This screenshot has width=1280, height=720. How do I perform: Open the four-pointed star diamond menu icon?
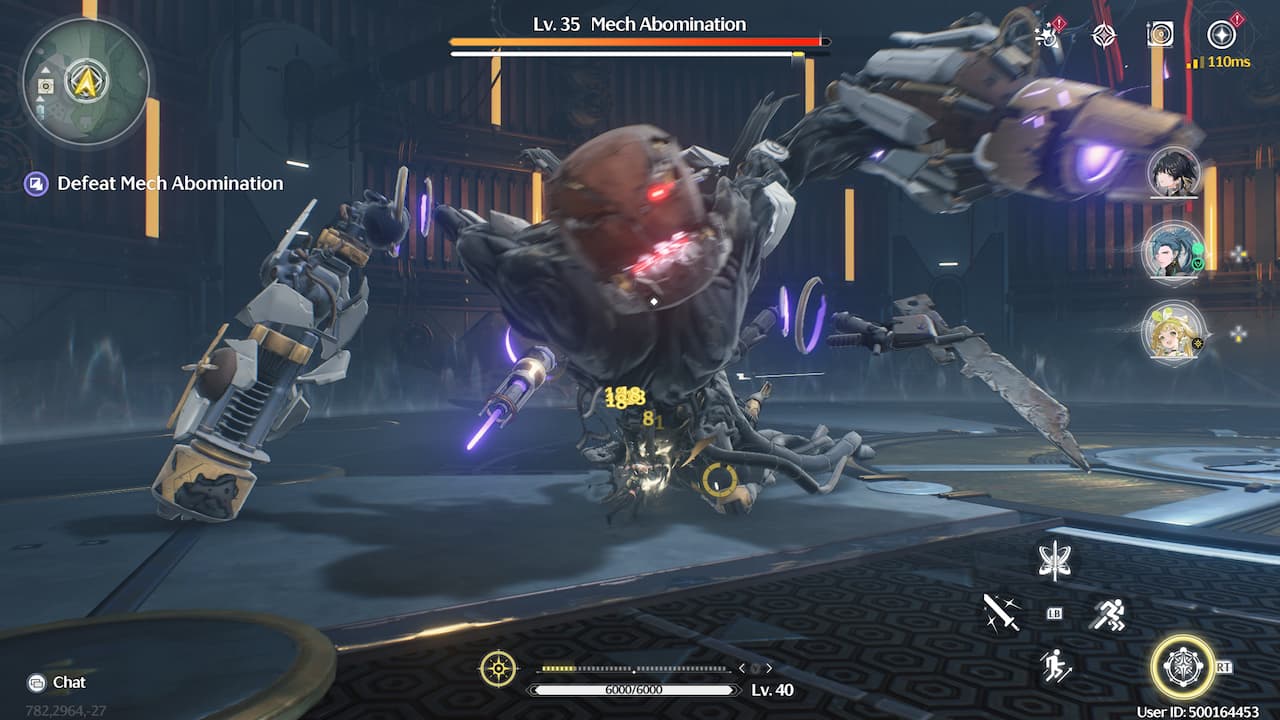click(1104, 35)
